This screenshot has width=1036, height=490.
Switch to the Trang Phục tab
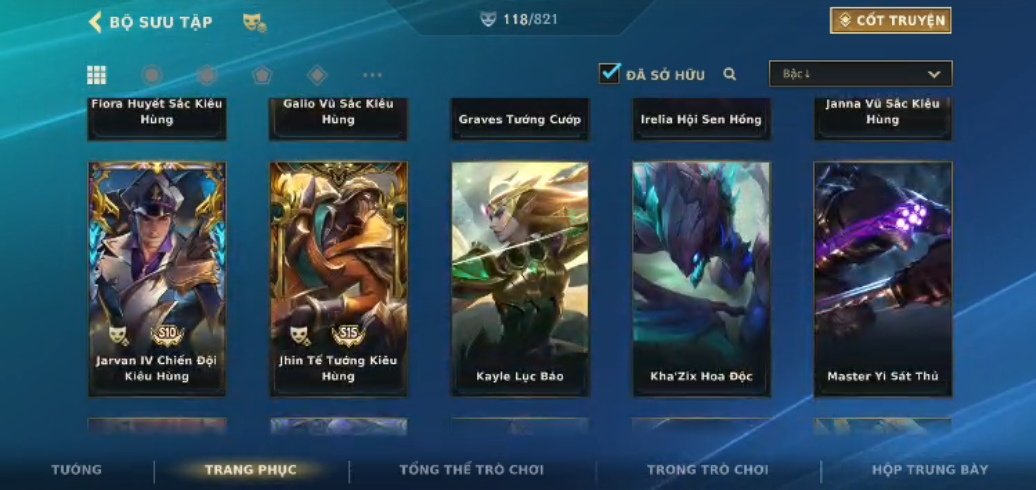tap(251, 470)
